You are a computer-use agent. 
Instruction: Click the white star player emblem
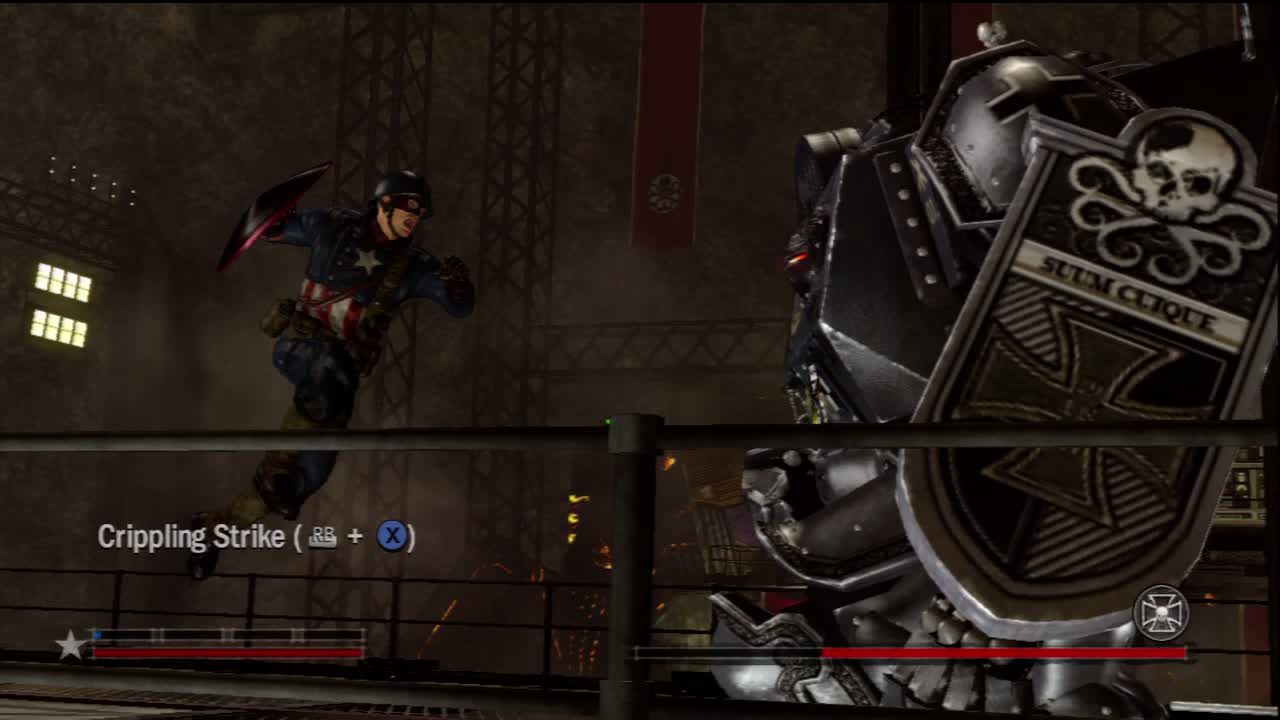pos(70,645)
